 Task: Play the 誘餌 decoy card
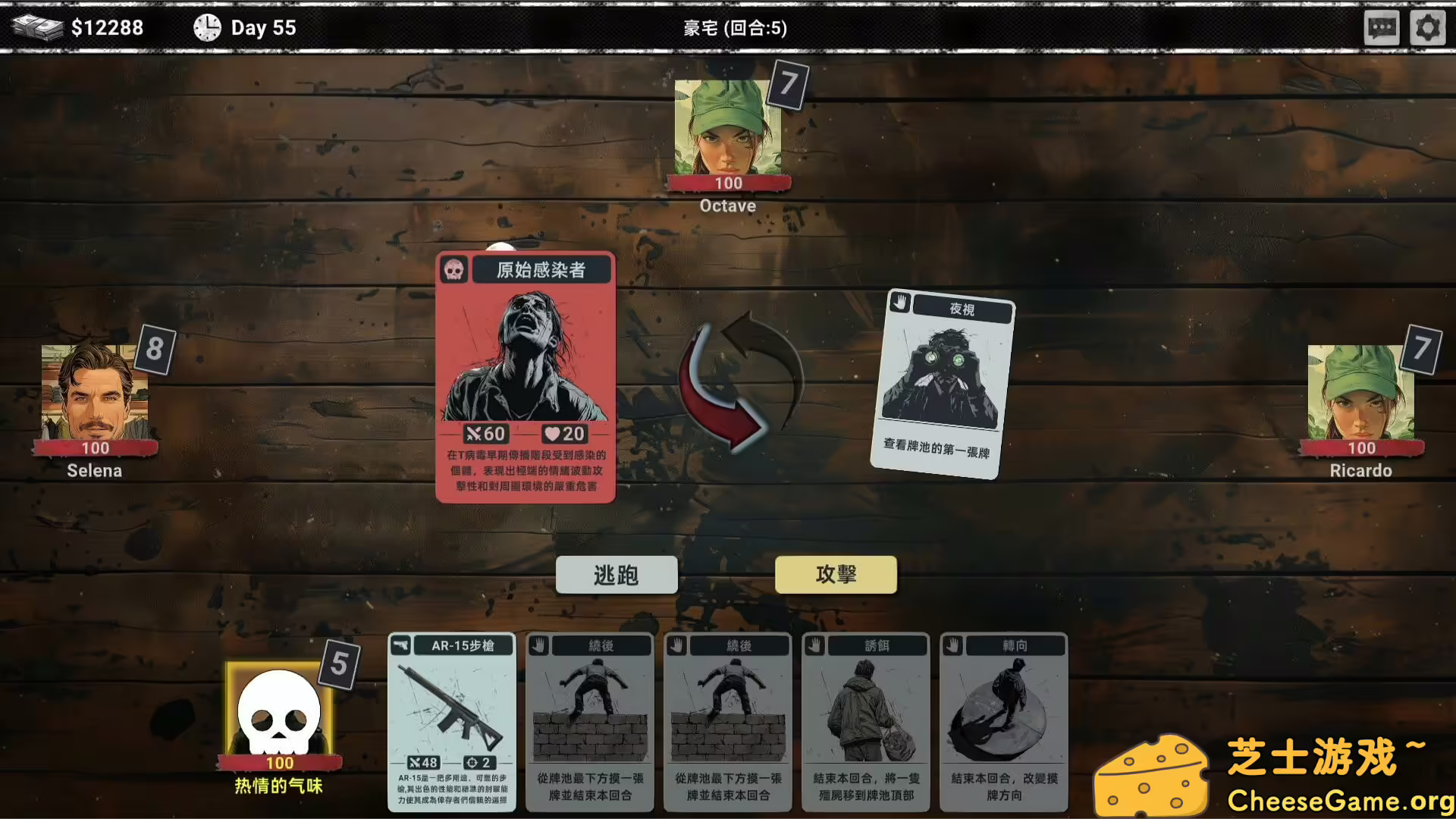865,720
